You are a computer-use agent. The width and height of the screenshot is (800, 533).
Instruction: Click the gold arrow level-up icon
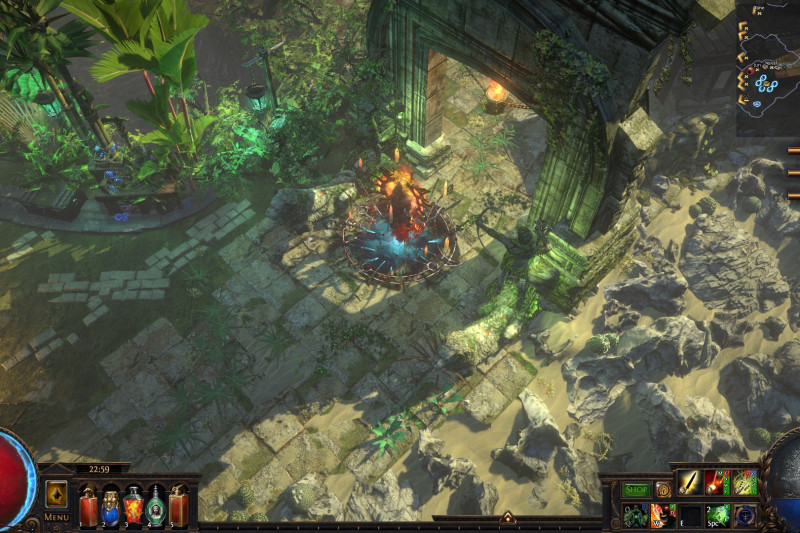click(56, 494)
